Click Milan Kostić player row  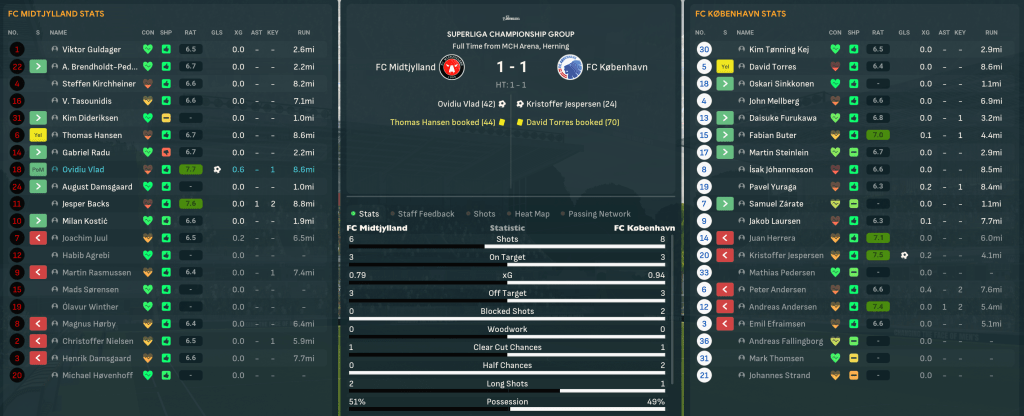[84, 220]
